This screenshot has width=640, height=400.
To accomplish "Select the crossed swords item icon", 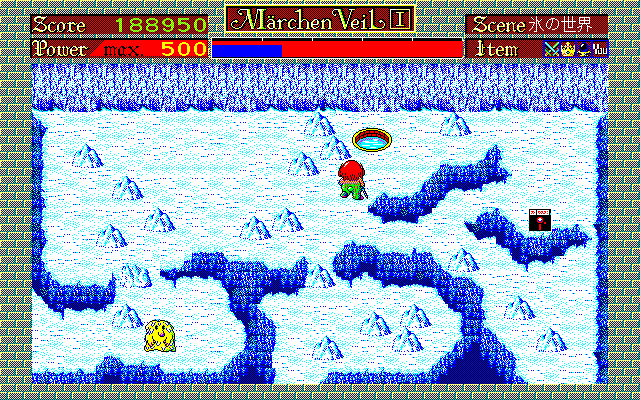I will [x=551, y=47].
